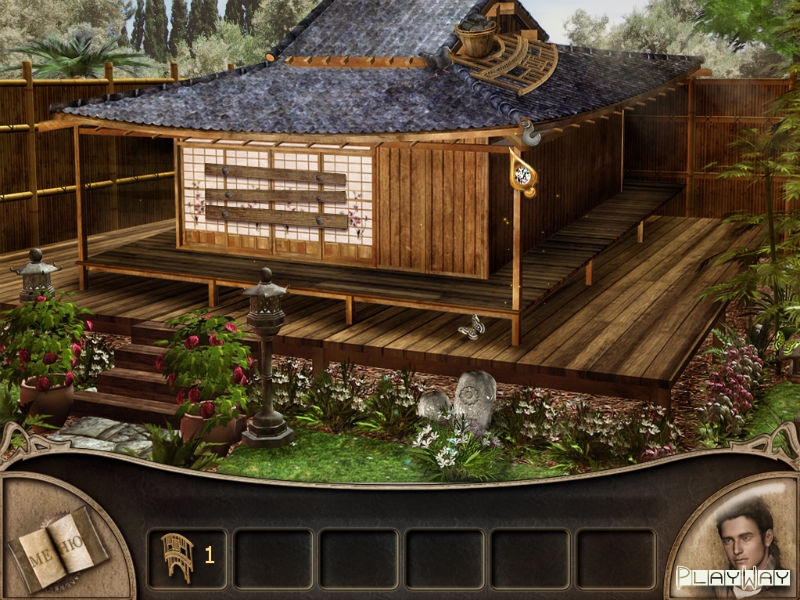The height and width of the screenshot is (600, 800).
Task: Select the wooden bridge piece inventory slot
Action: [x=187, y=556]
